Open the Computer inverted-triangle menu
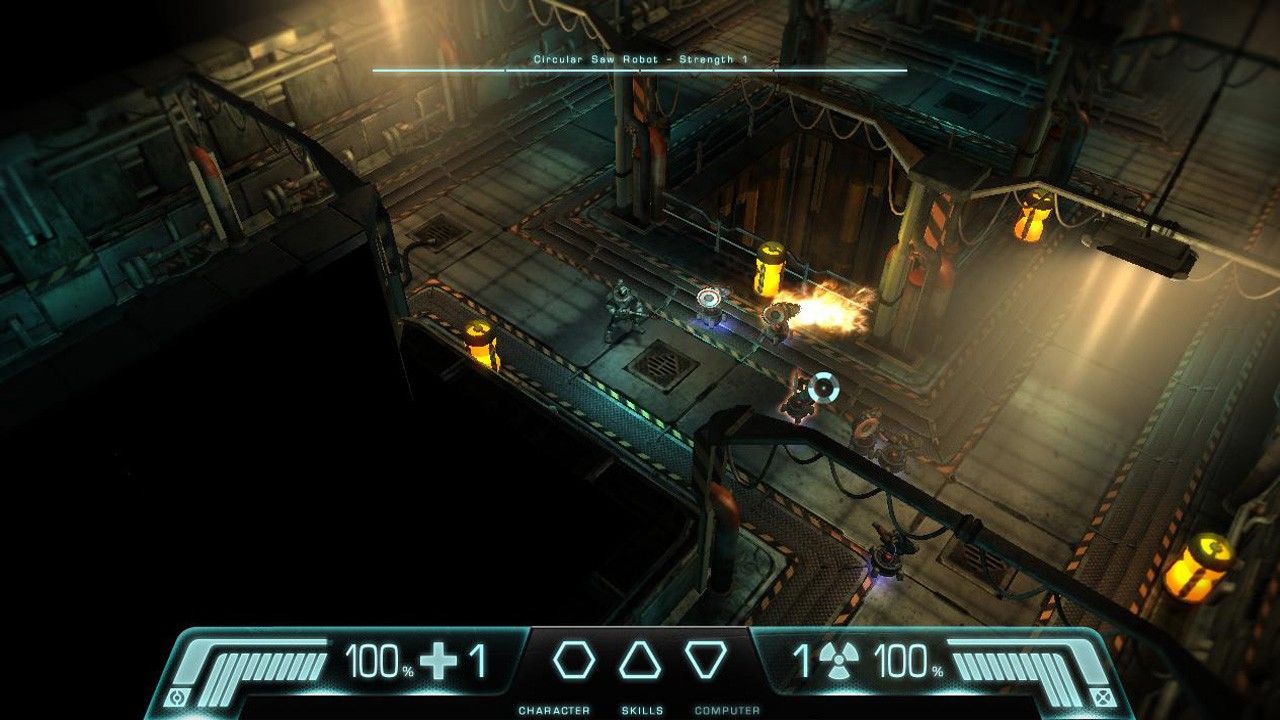Viewport: 1280px width, 720px height. tap(706, 660)
